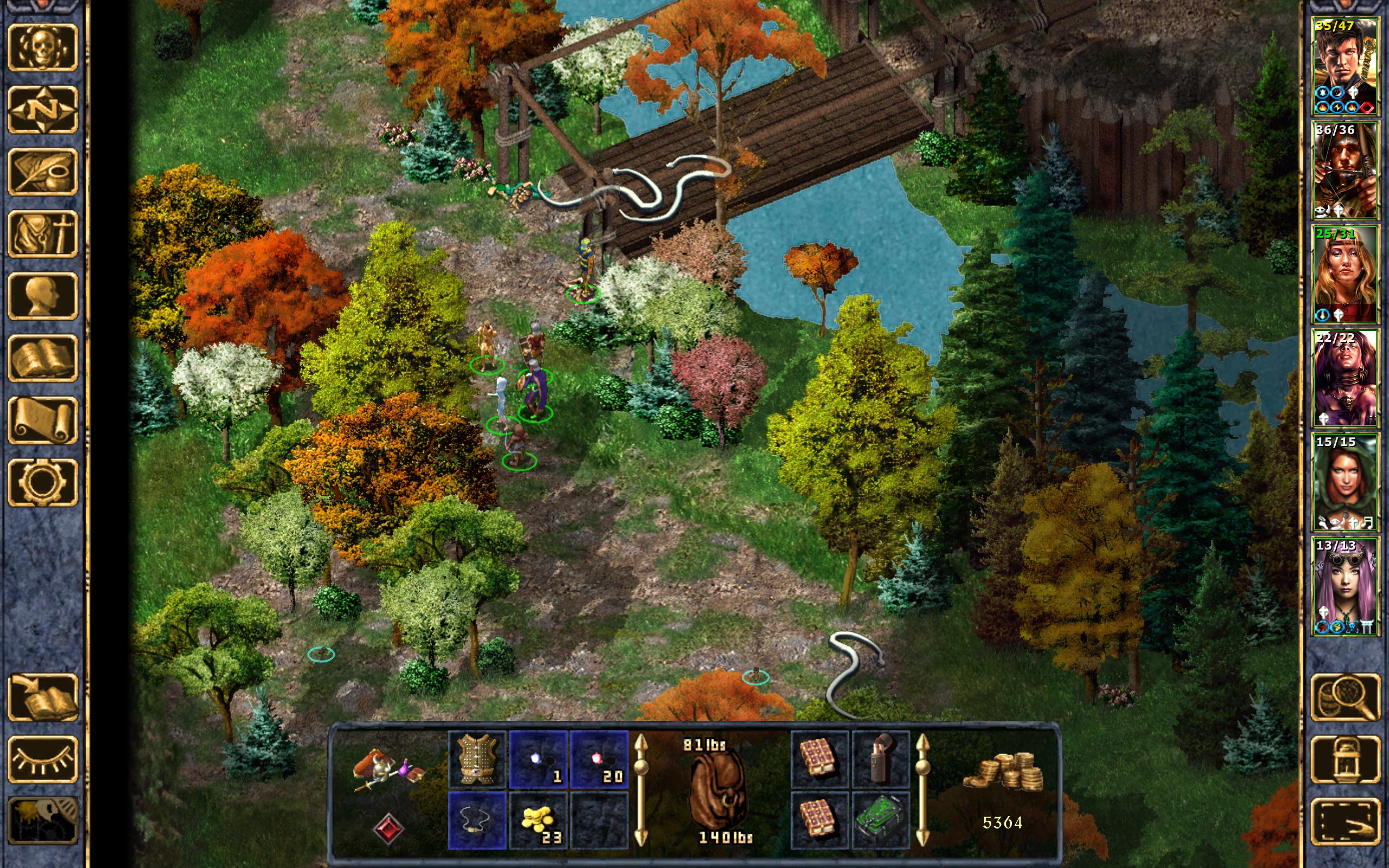Grab the necklace in the blue loot slot
The width and height of the screenshot is (1389, 868).
[x=477, y=820]
